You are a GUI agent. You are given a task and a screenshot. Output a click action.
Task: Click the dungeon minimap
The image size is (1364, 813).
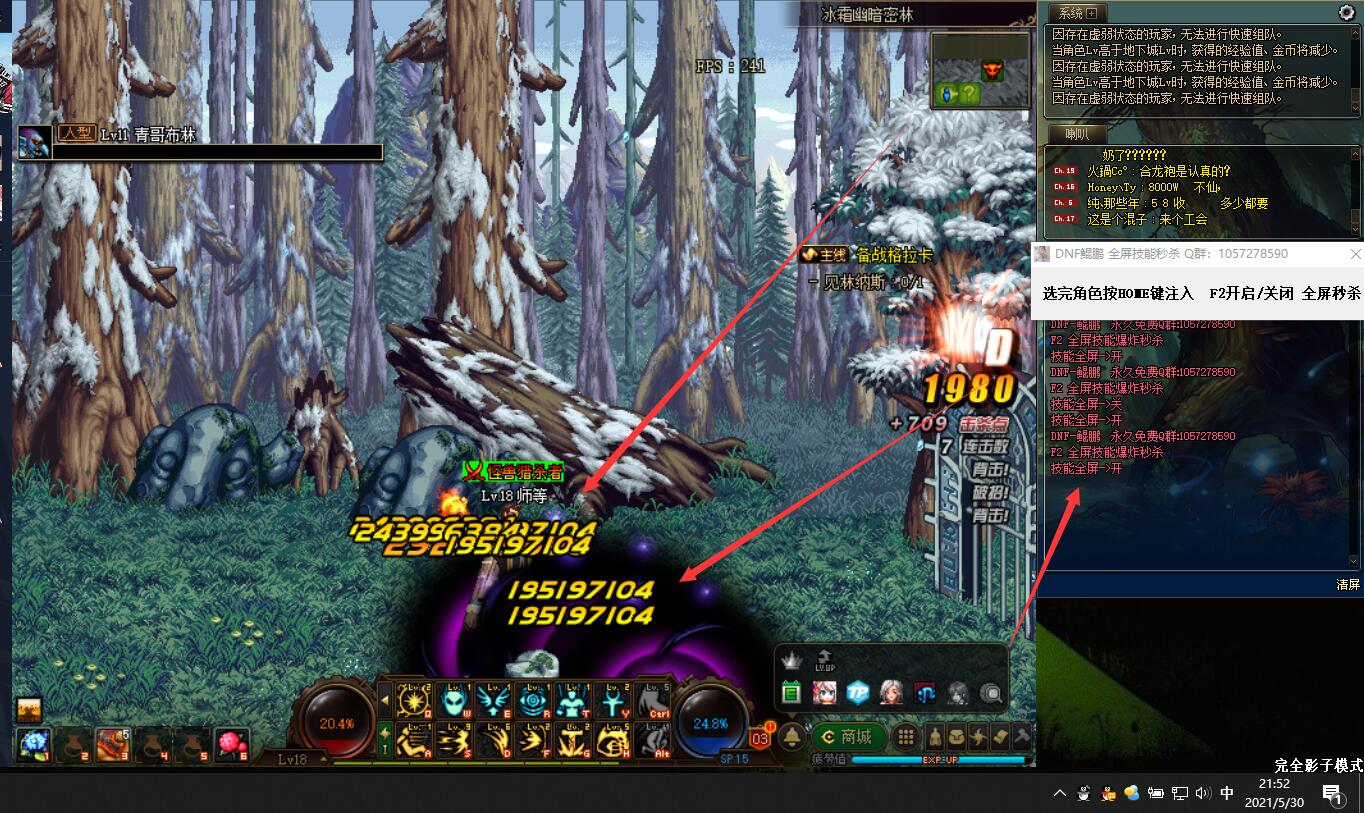tap(980, 70)
